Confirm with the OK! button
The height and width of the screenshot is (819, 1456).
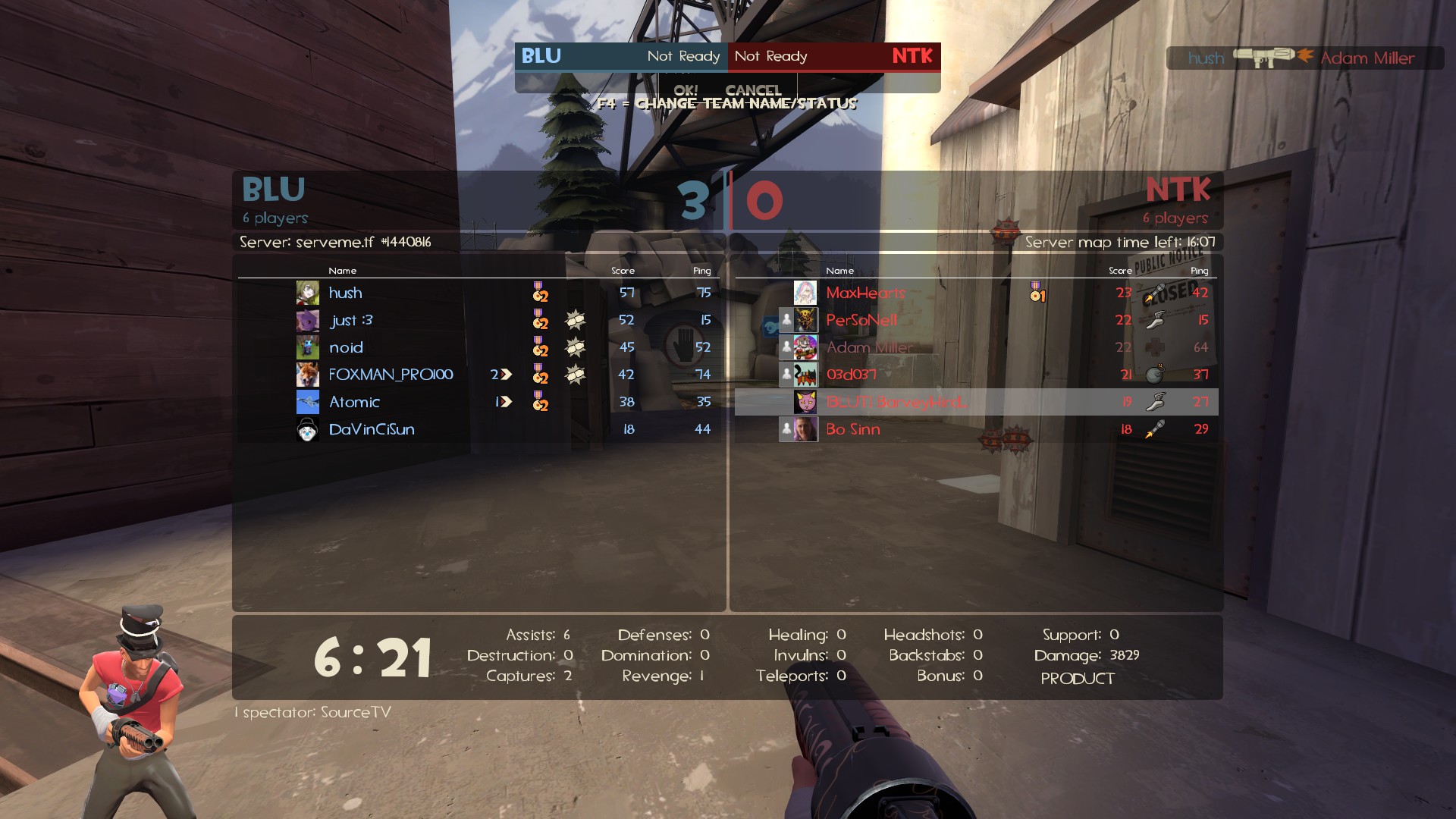coord(686,89)
